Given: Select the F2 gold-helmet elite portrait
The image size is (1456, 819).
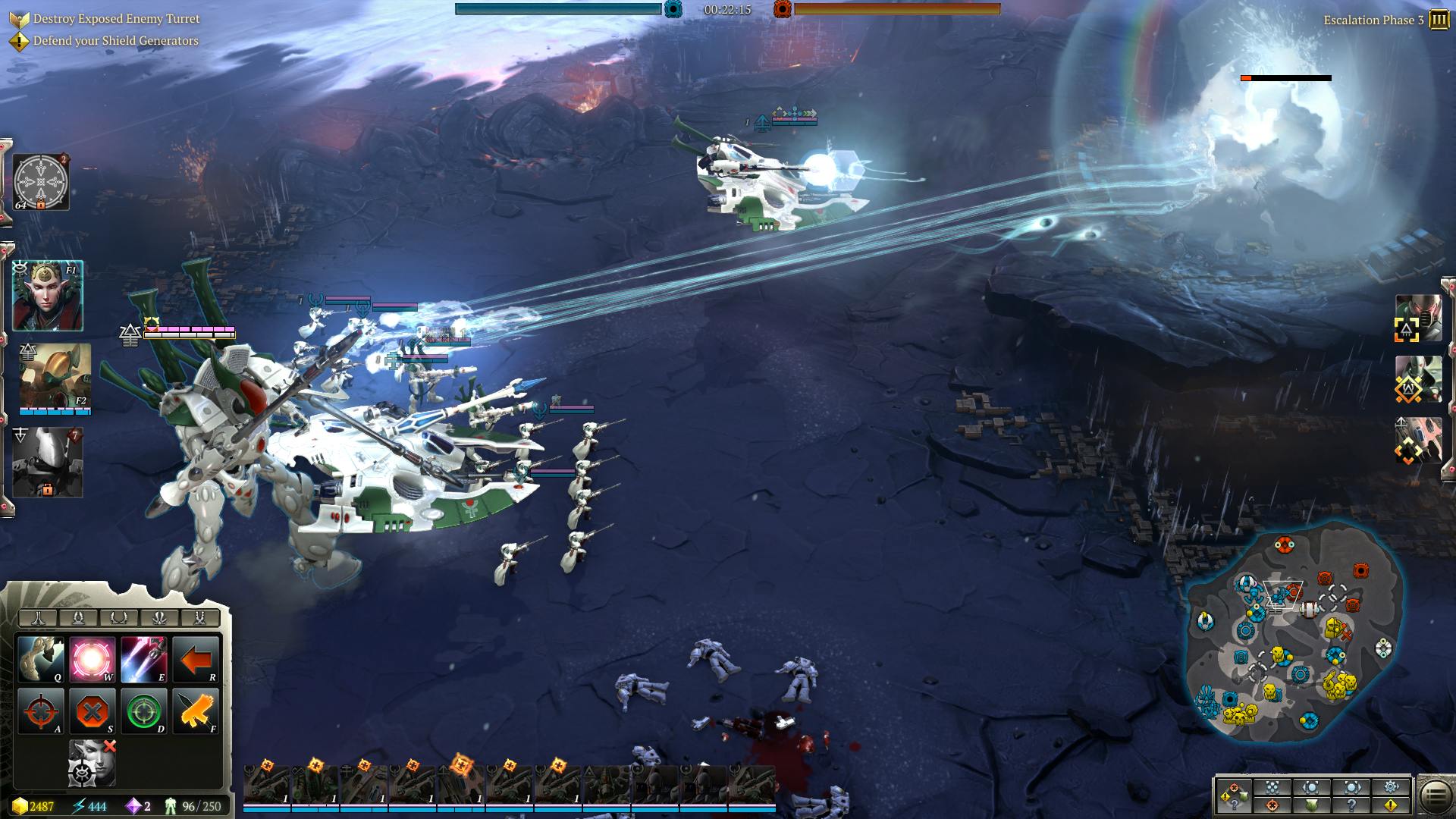Looking at the screenshot, I should pyautogui.click(x=55, y=377).
